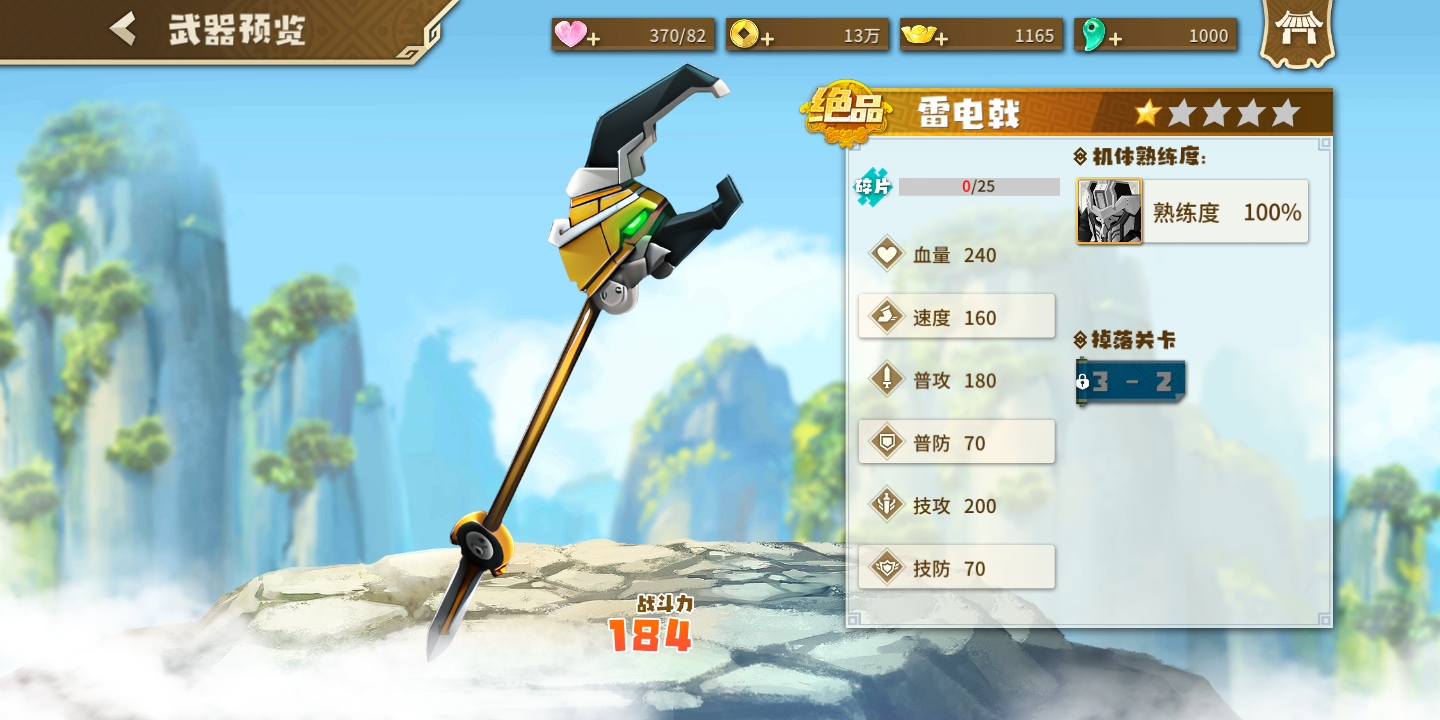Select the 普攻 180 stat row
The image size is (1440, 720).
coord(956,380)
